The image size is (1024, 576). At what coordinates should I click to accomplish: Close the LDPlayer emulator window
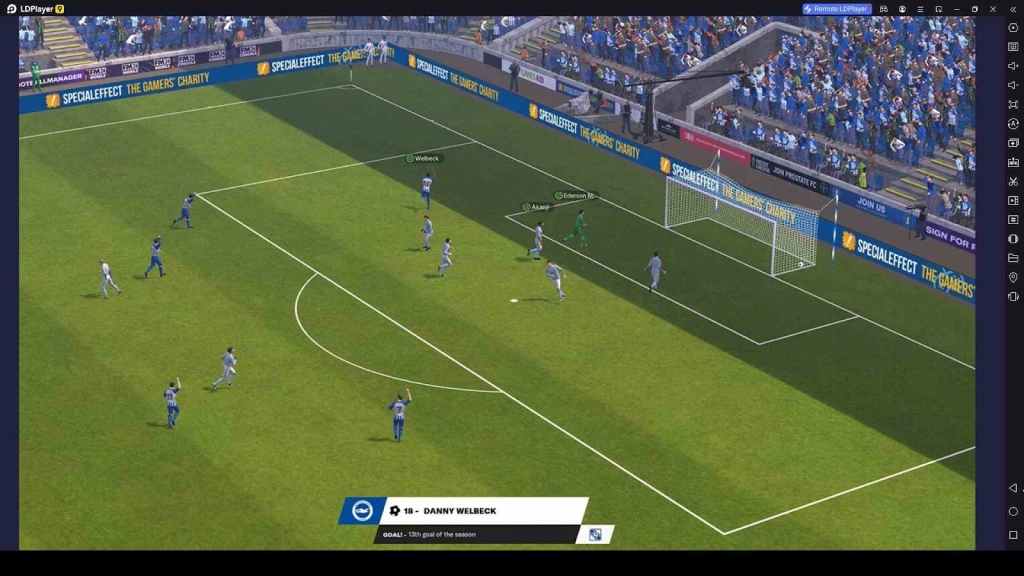(x=993, y=9)
